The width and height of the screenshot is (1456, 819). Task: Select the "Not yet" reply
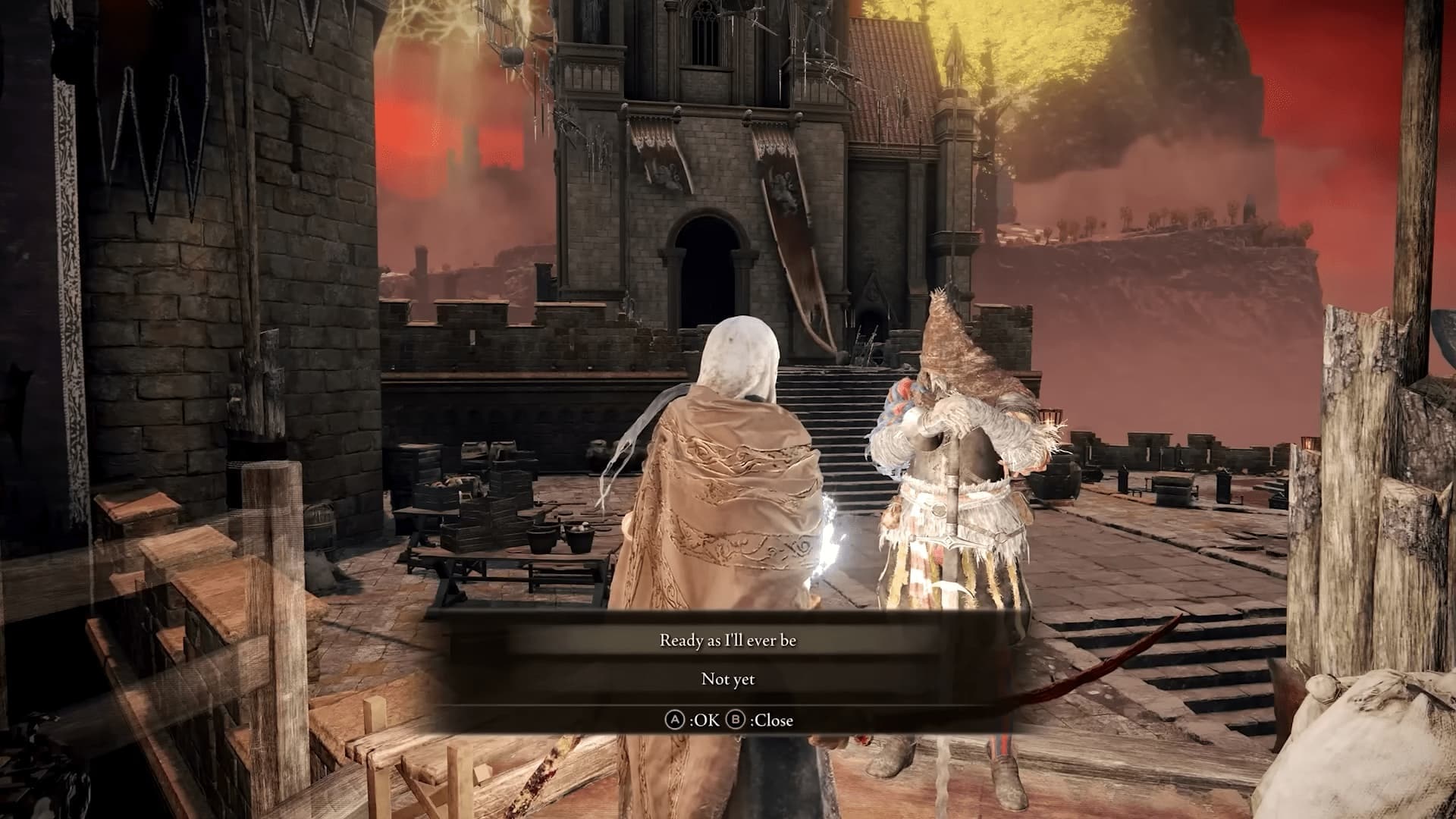727,679
